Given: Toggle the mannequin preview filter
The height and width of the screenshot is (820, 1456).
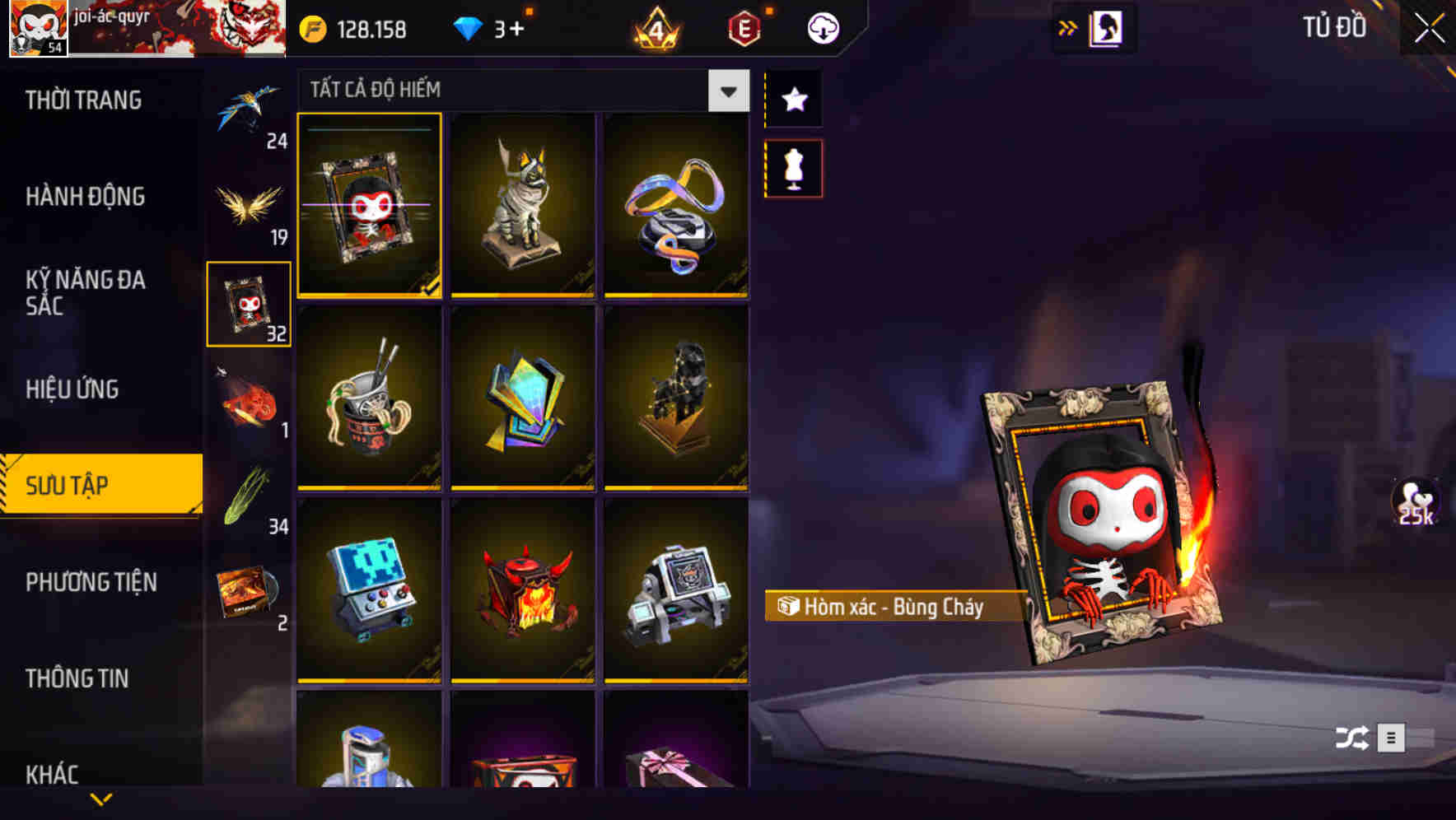Looking at the screenshot, I should (x=793, y=165).
